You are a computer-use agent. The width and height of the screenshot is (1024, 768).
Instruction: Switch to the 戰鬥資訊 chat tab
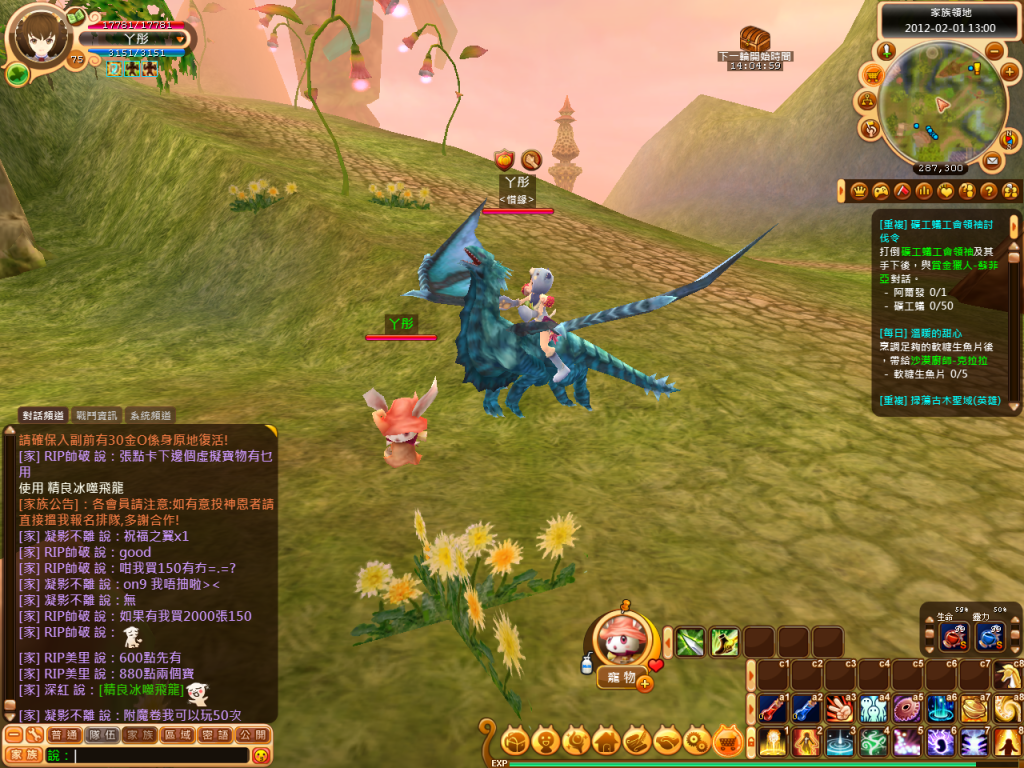[96, 415]
